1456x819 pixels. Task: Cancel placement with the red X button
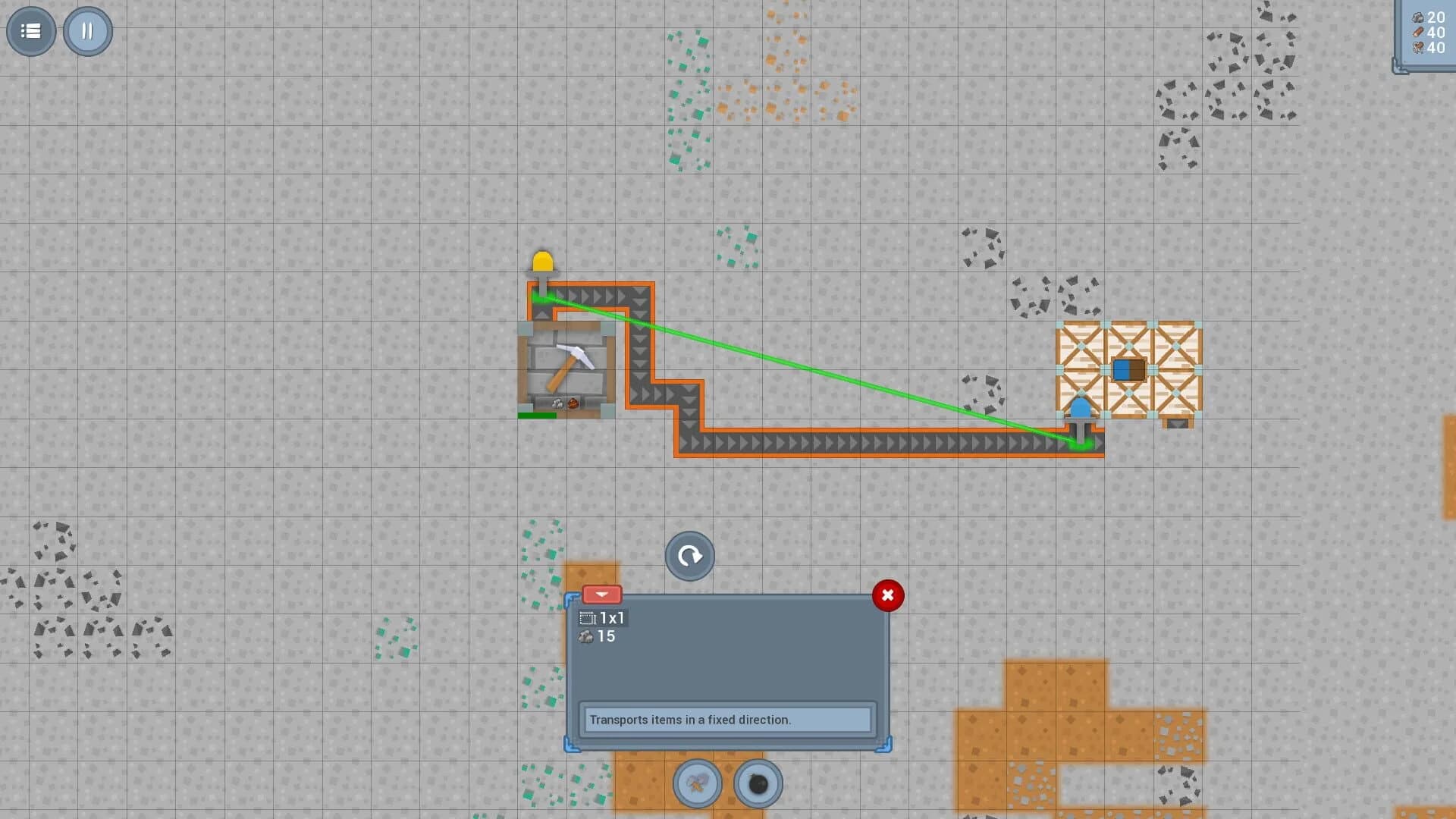pos(888,595)
